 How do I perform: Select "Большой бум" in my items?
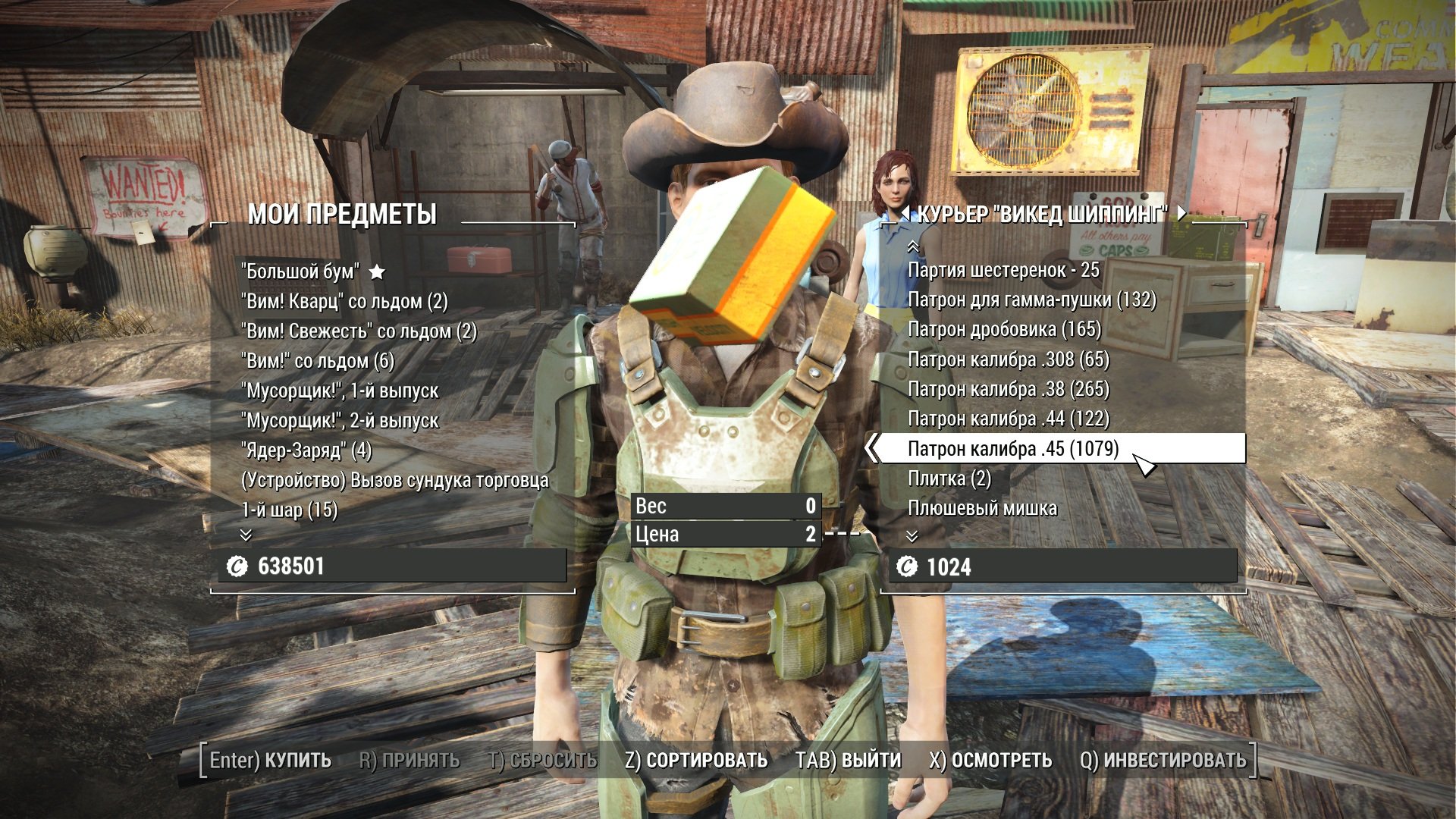coord(300,271)
